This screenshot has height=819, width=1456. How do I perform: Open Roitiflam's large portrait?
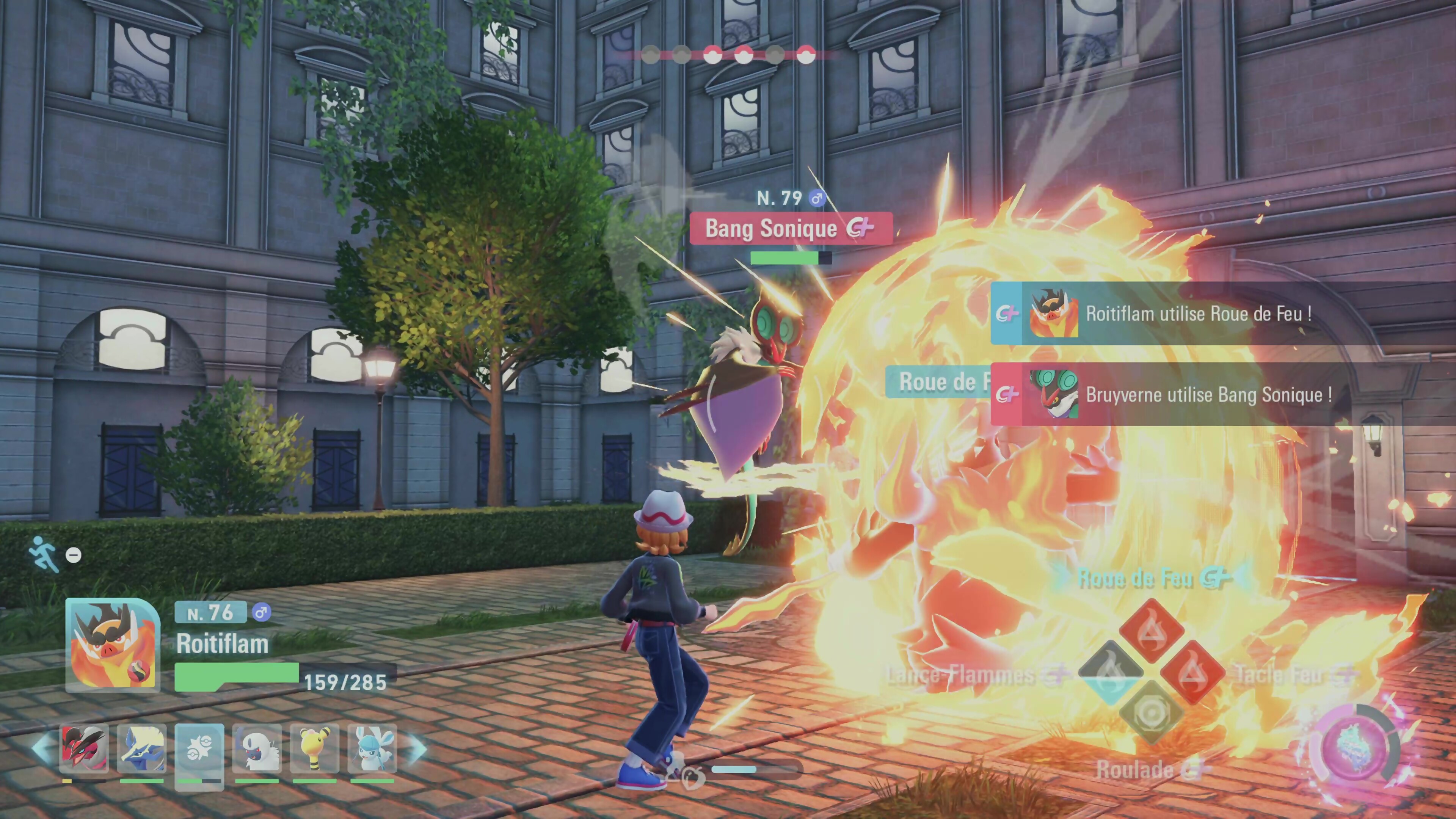[x=113, y=645]
